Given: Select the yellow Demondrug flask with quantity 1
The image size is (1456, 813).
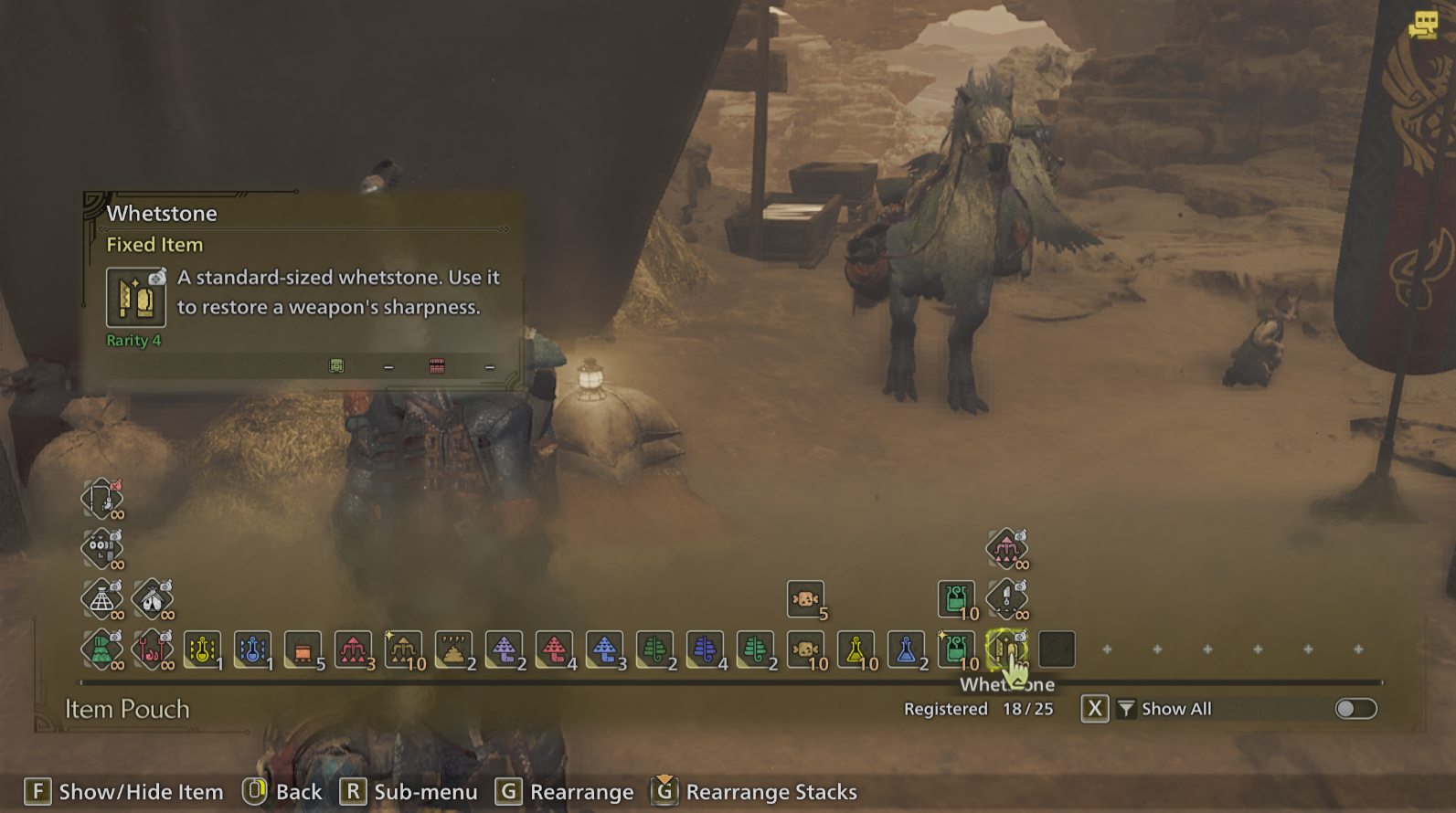Looking at the screenshot, I should click(202, 650).
